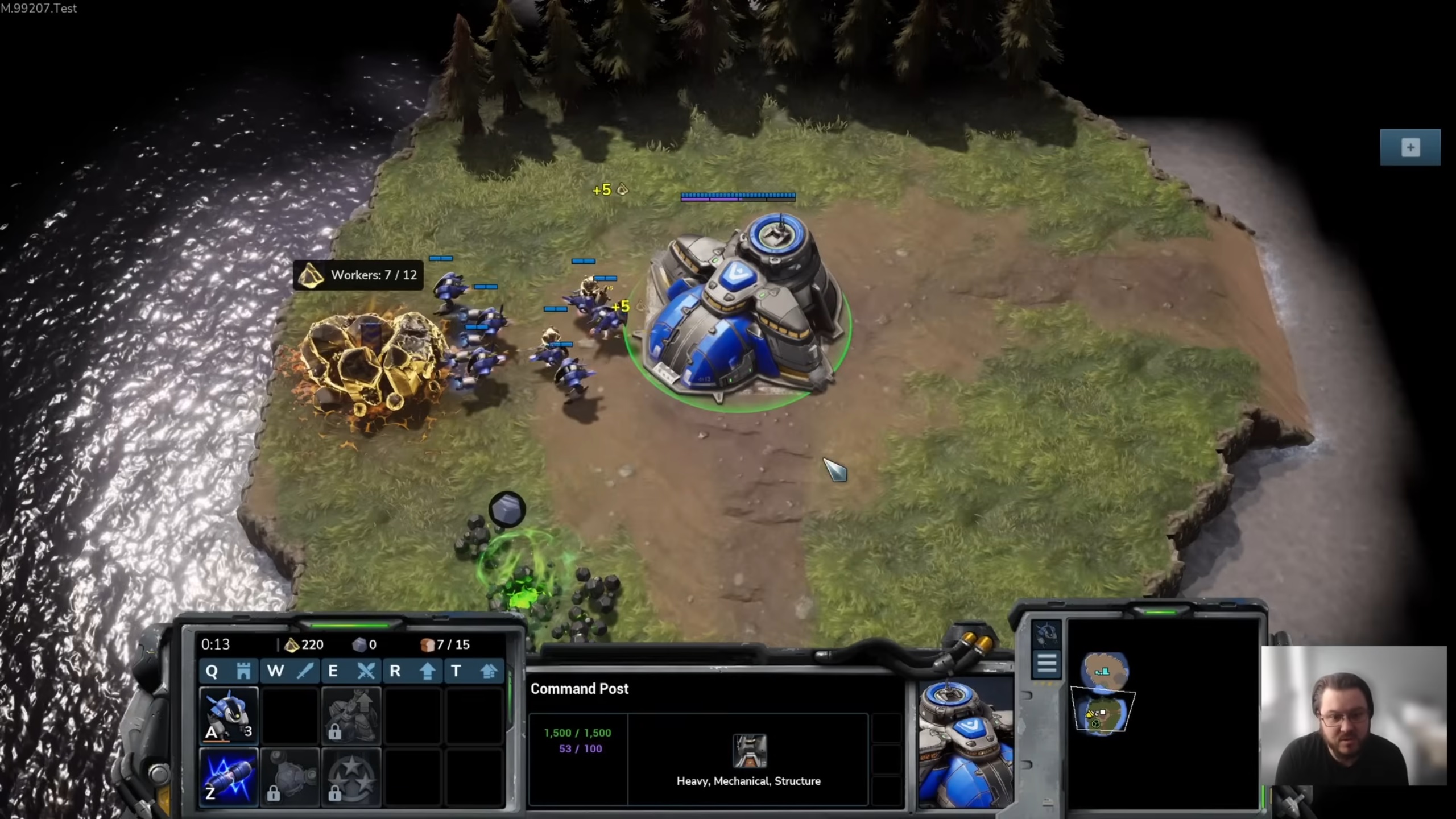Open the R upgrades category

pyautogui.click(x=412, y=671)
